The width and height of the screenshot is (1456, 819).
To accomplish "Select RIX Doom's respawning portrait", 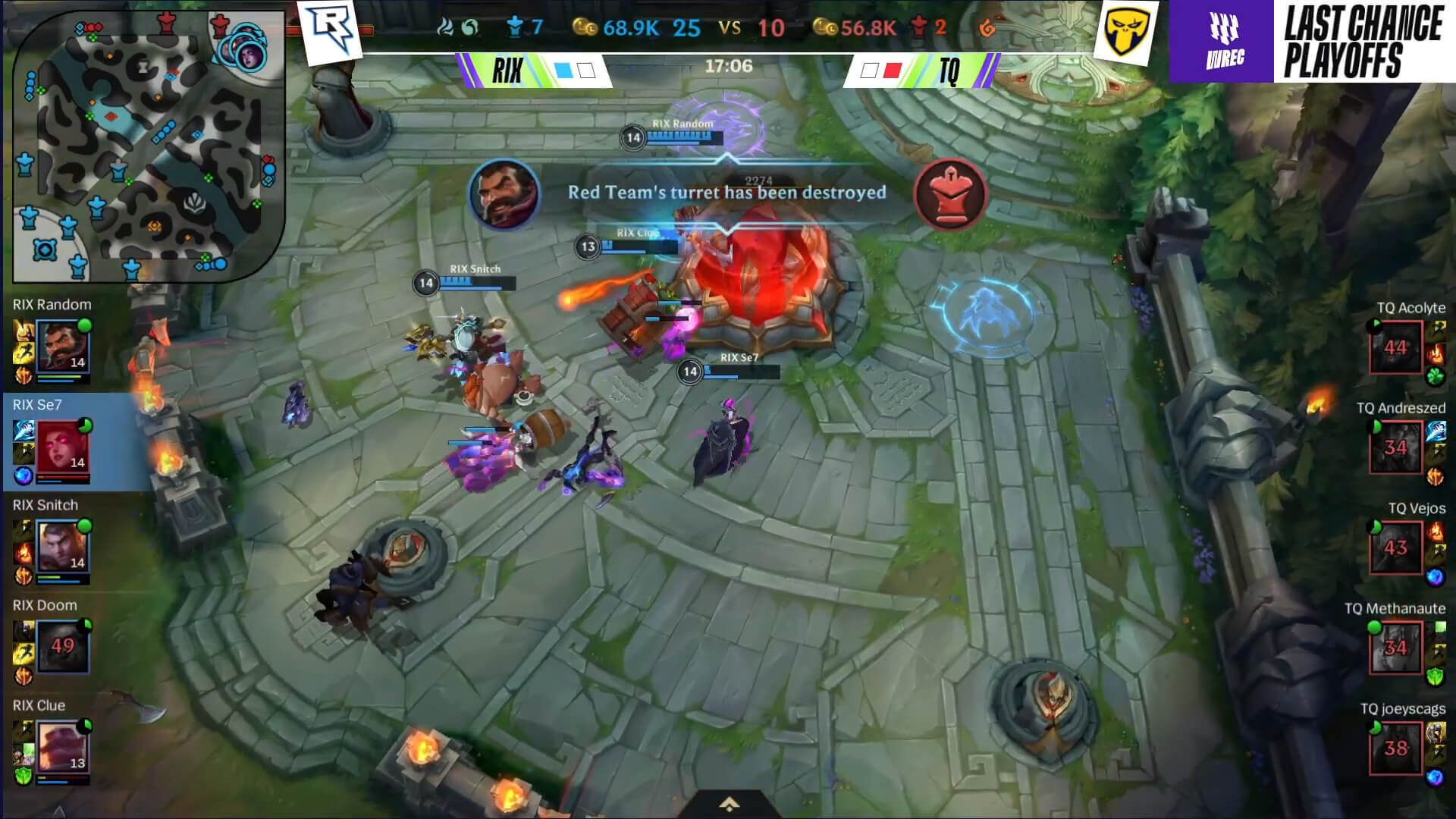I will point(63,646).
